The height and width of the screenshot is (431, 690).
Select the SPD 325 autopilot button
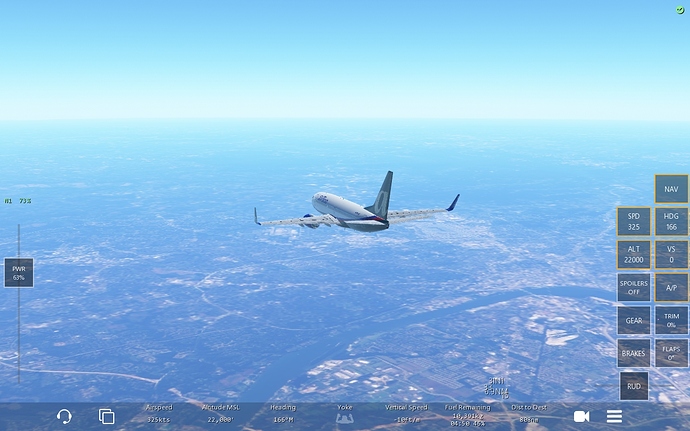633,221
